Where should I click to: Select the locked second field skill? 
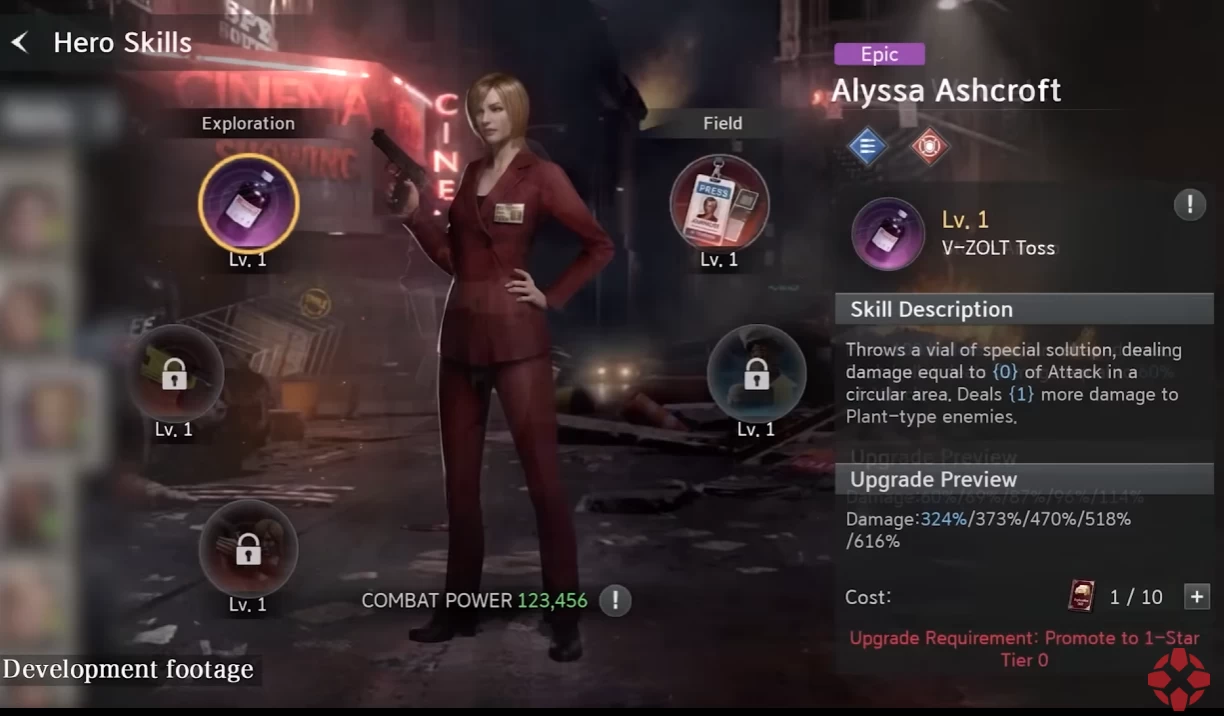coord(756,374)
